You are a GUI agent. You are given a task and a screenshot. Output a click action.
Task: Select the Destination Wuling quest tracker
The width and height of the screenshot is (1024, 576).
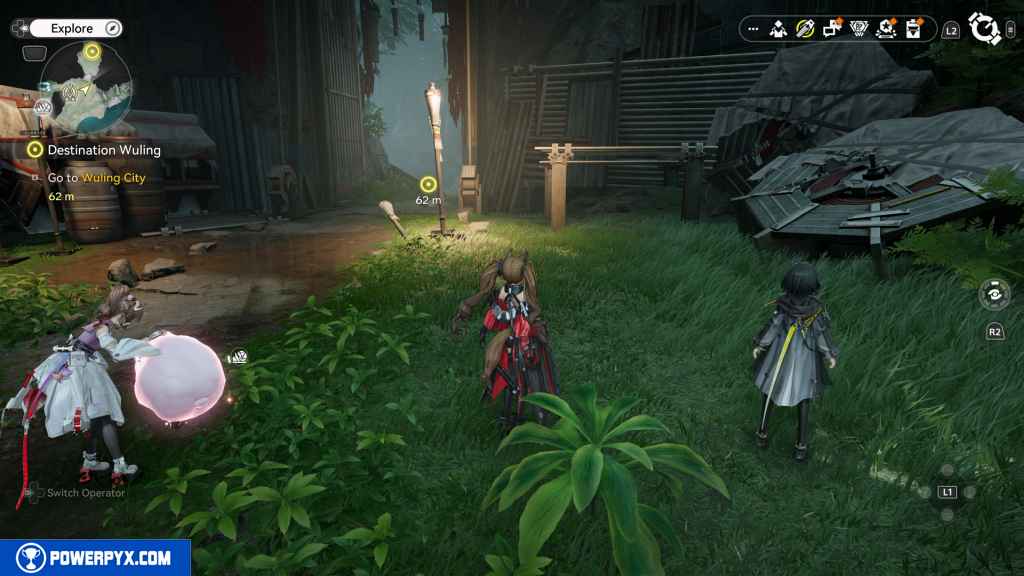[96, 150]
